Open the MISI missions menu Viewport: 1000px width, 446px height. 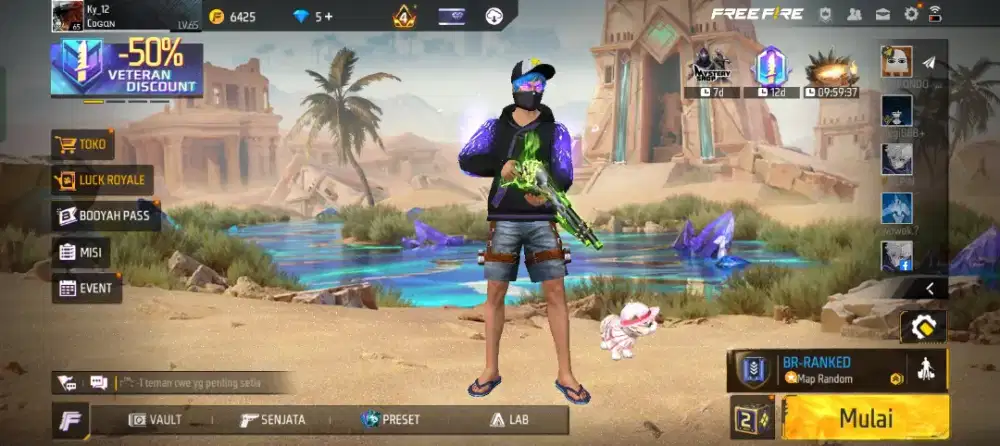pyautogui.click(x=81, y=252)
